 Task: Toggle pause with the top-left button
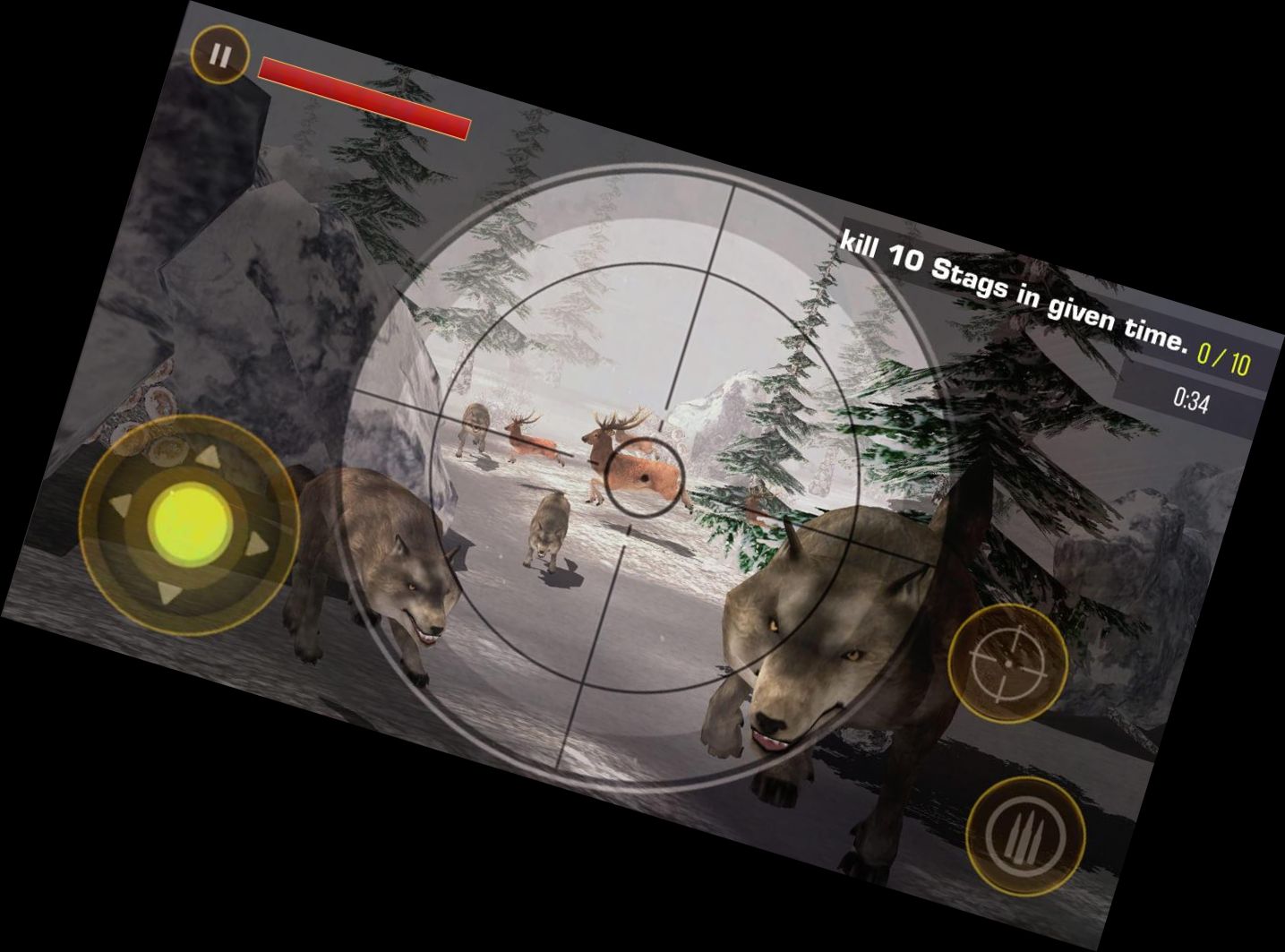point(220,54)
